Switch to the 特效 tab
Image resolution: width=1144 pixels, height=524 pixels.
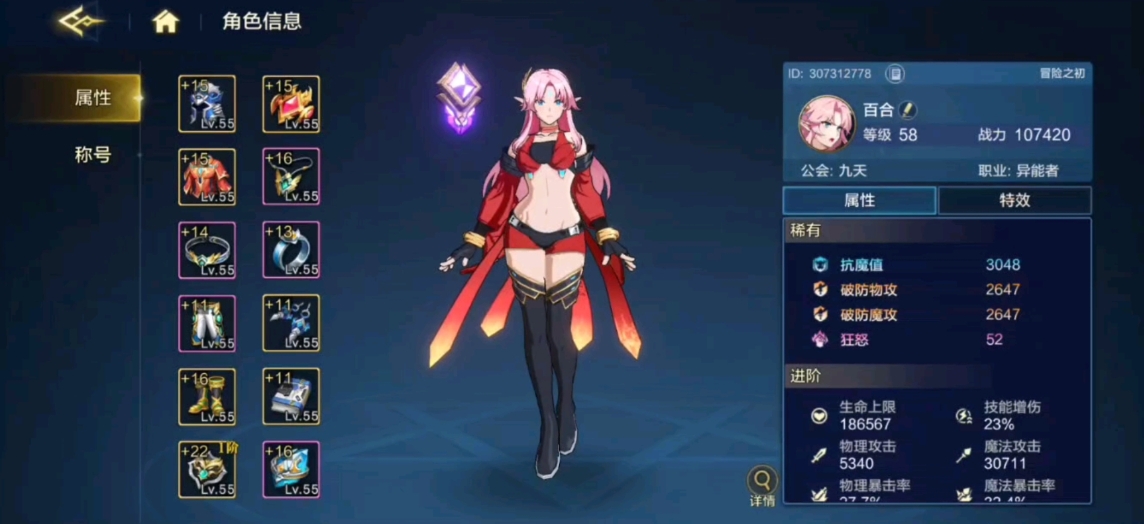(1014, 200)
